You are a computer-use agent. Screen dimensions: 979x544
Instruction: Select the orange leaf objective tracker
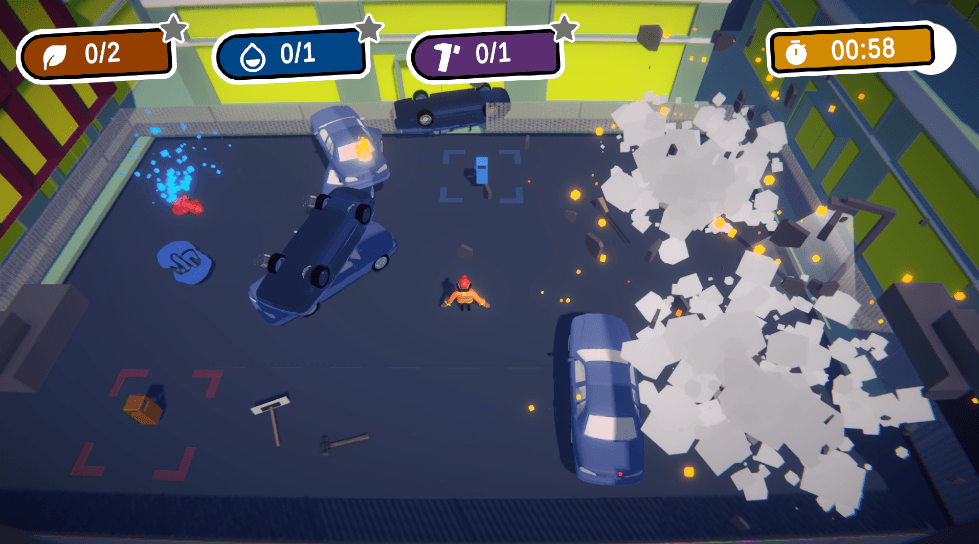click(96, 55)
